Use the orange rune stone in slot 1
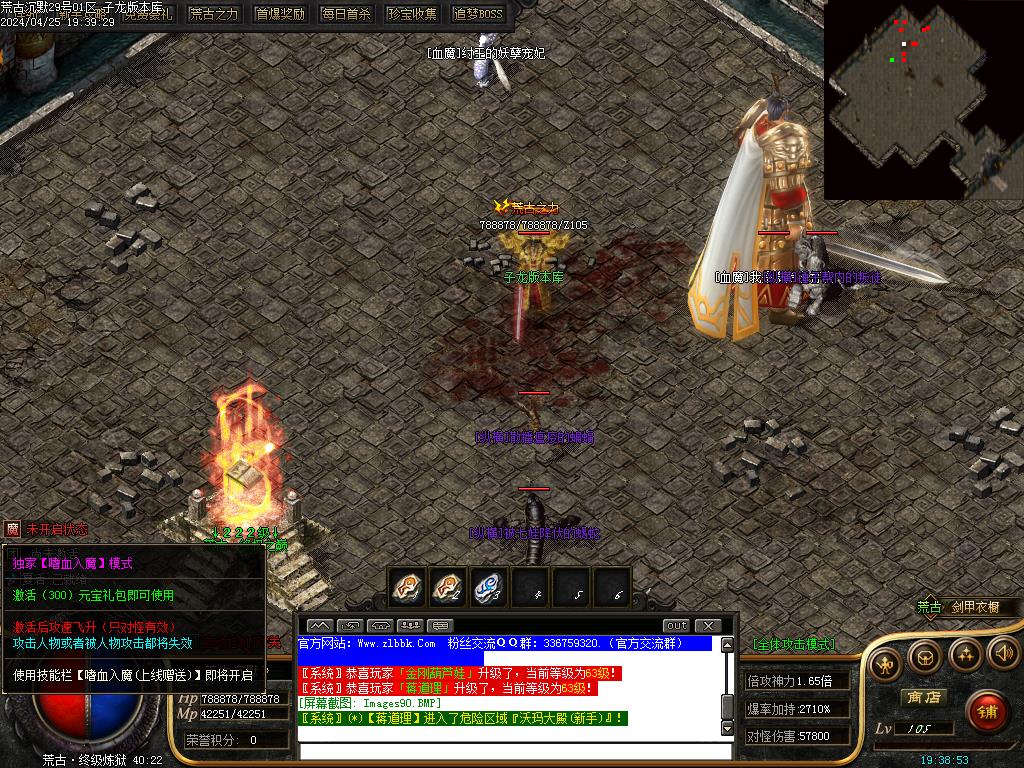The height and width of the screenshot is (768, 1024). 408,587
